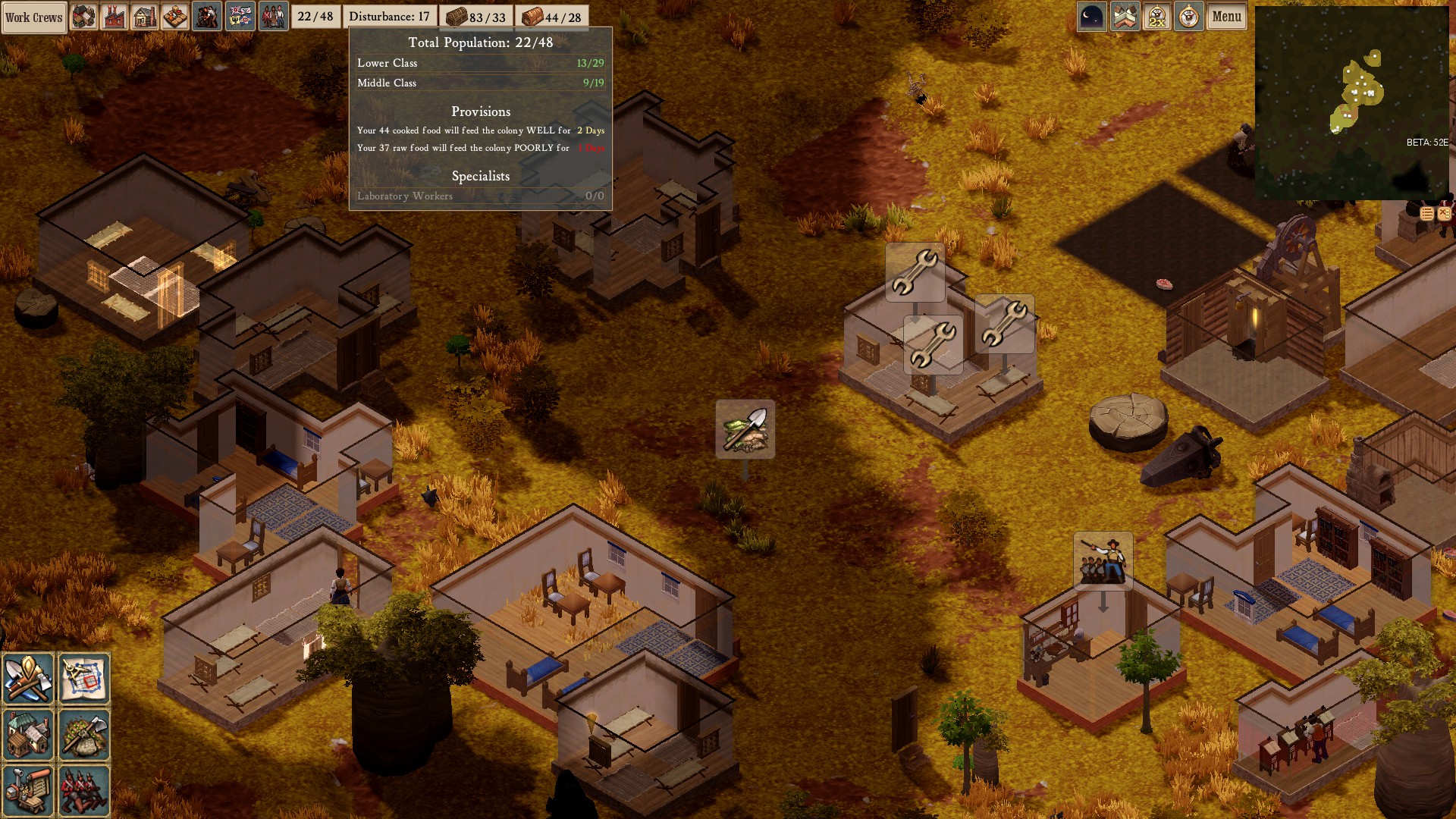Open the national flags panel
Image resolution: width=1456 pixels, height=819 pixels.
pos(240,17)
